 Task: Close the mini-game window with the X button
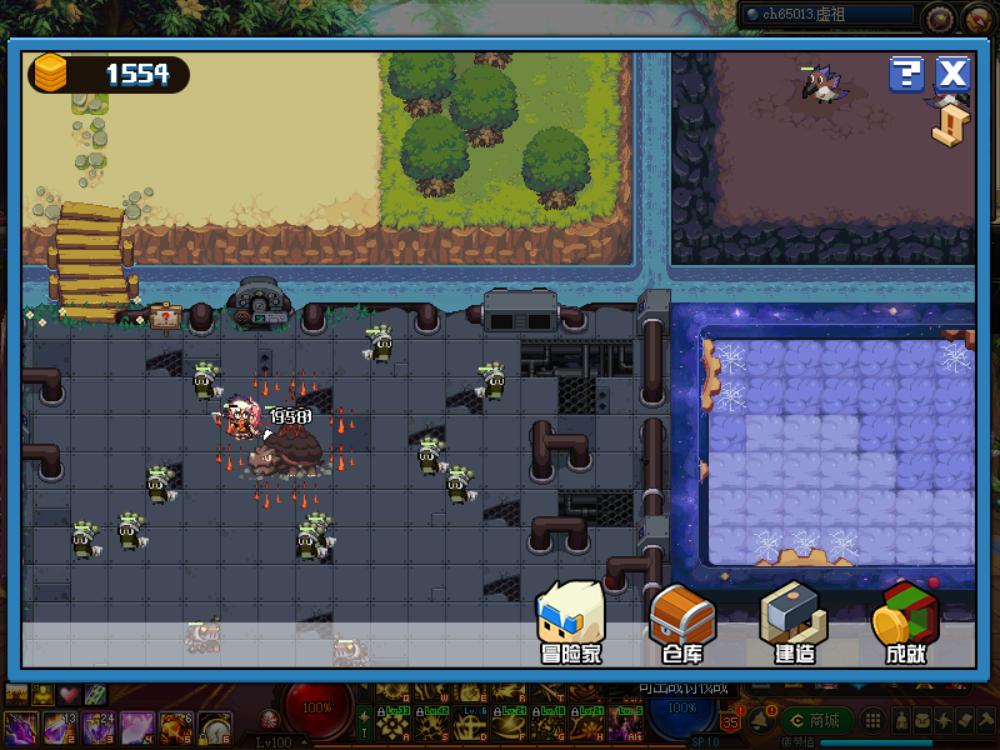click(x=953, y=74)
